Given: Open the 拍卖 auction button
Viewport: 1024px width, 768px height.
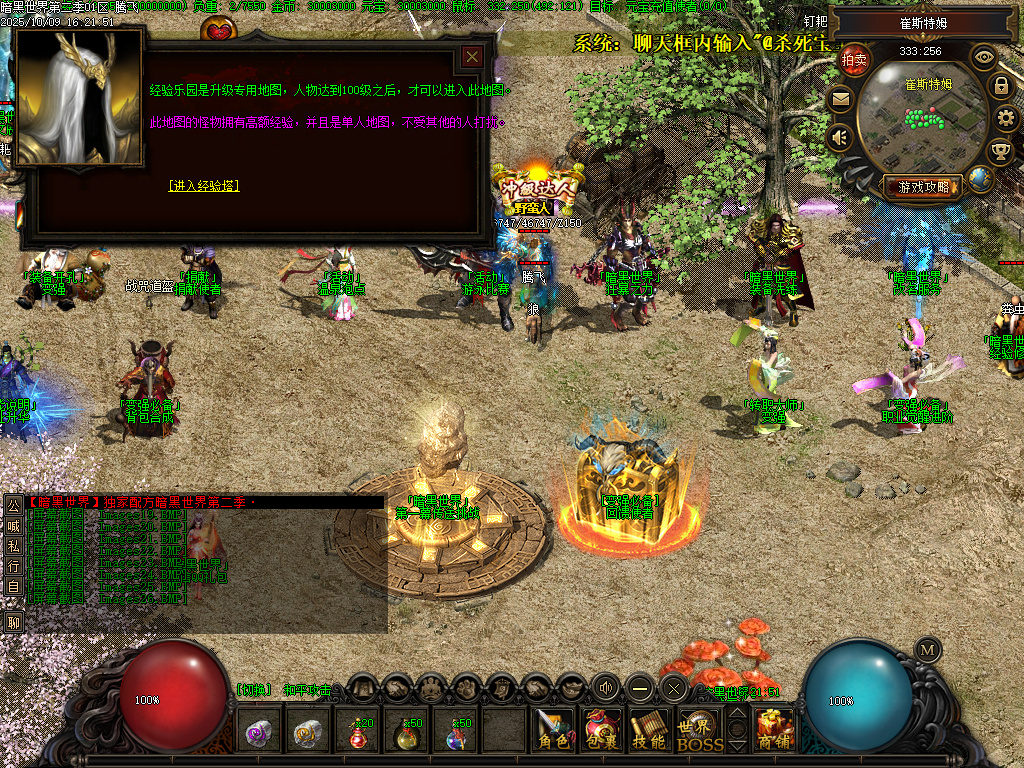Looking at the screenshot, I should point(854,60).
